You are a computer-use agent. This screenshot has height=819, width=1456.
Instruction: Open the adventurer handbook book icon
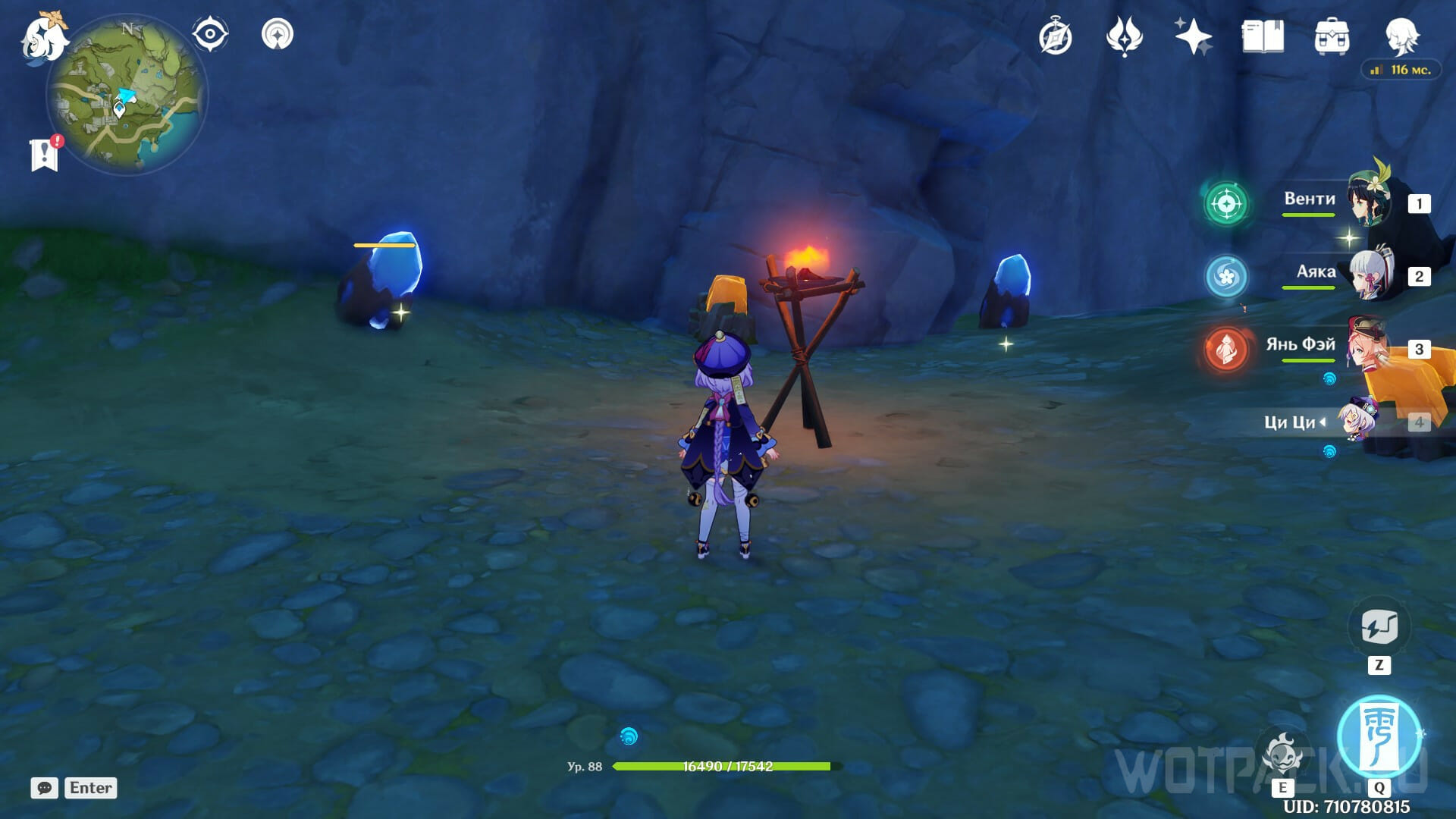pyautogui.click(x=1263, y=36)
